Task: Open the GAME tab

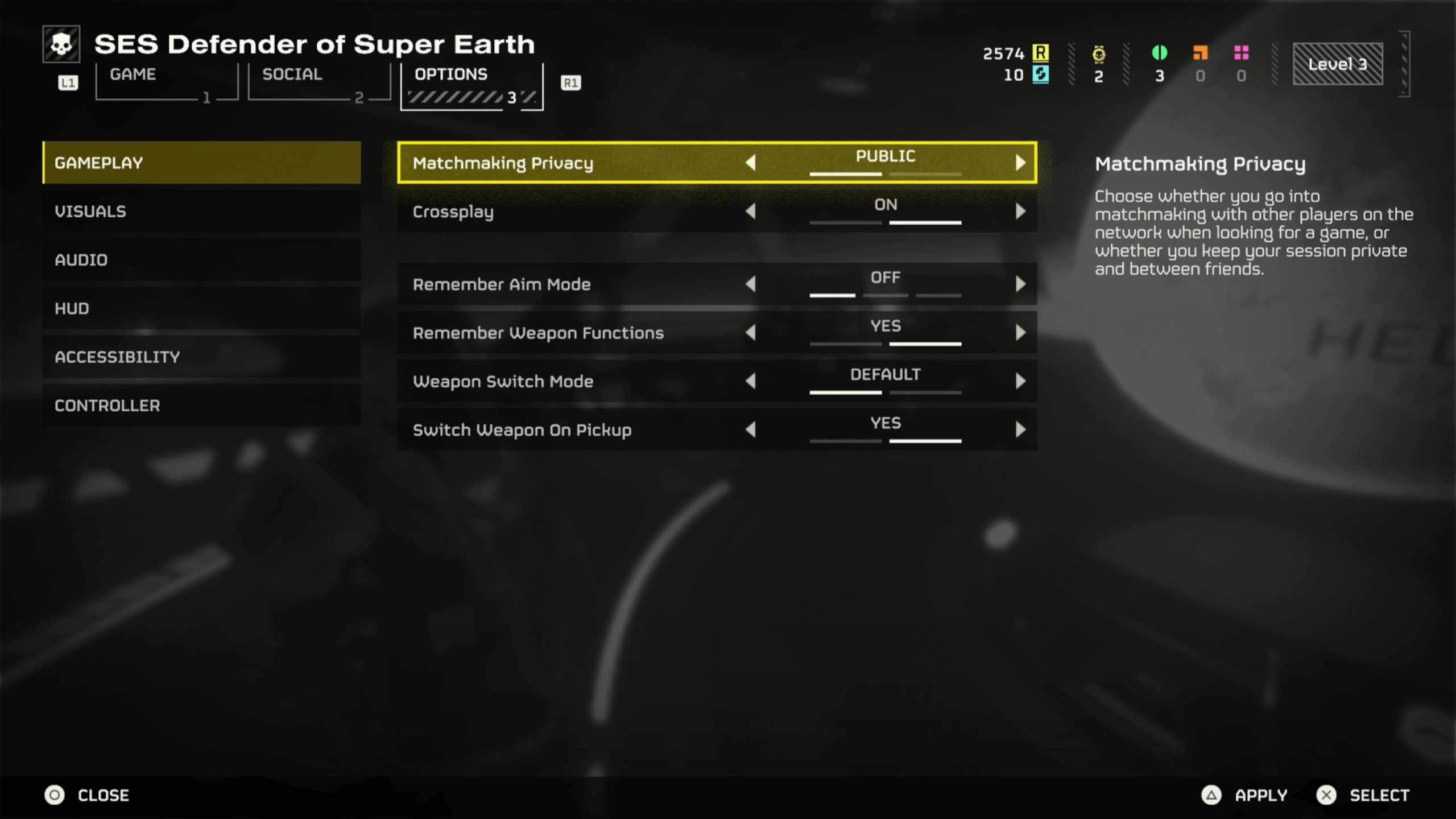Action: pyautogui.click(x=133, y=74)
